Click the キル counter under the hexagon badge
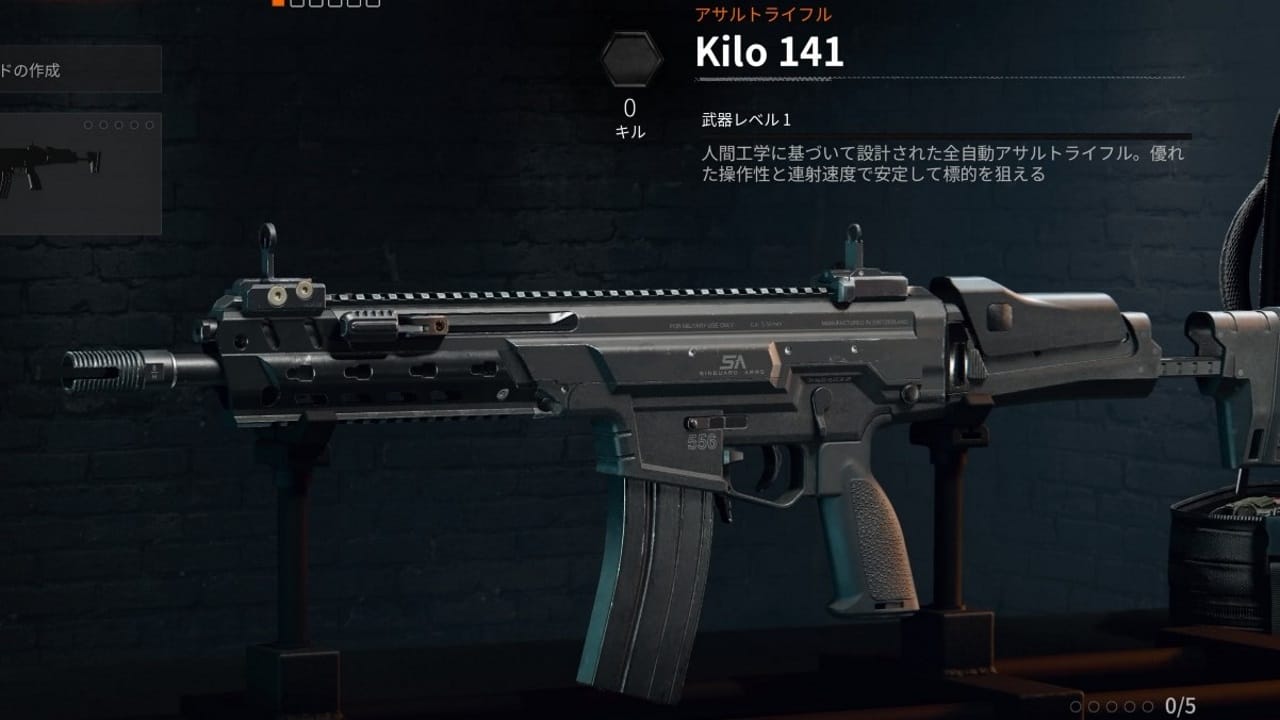 point(629,130)
